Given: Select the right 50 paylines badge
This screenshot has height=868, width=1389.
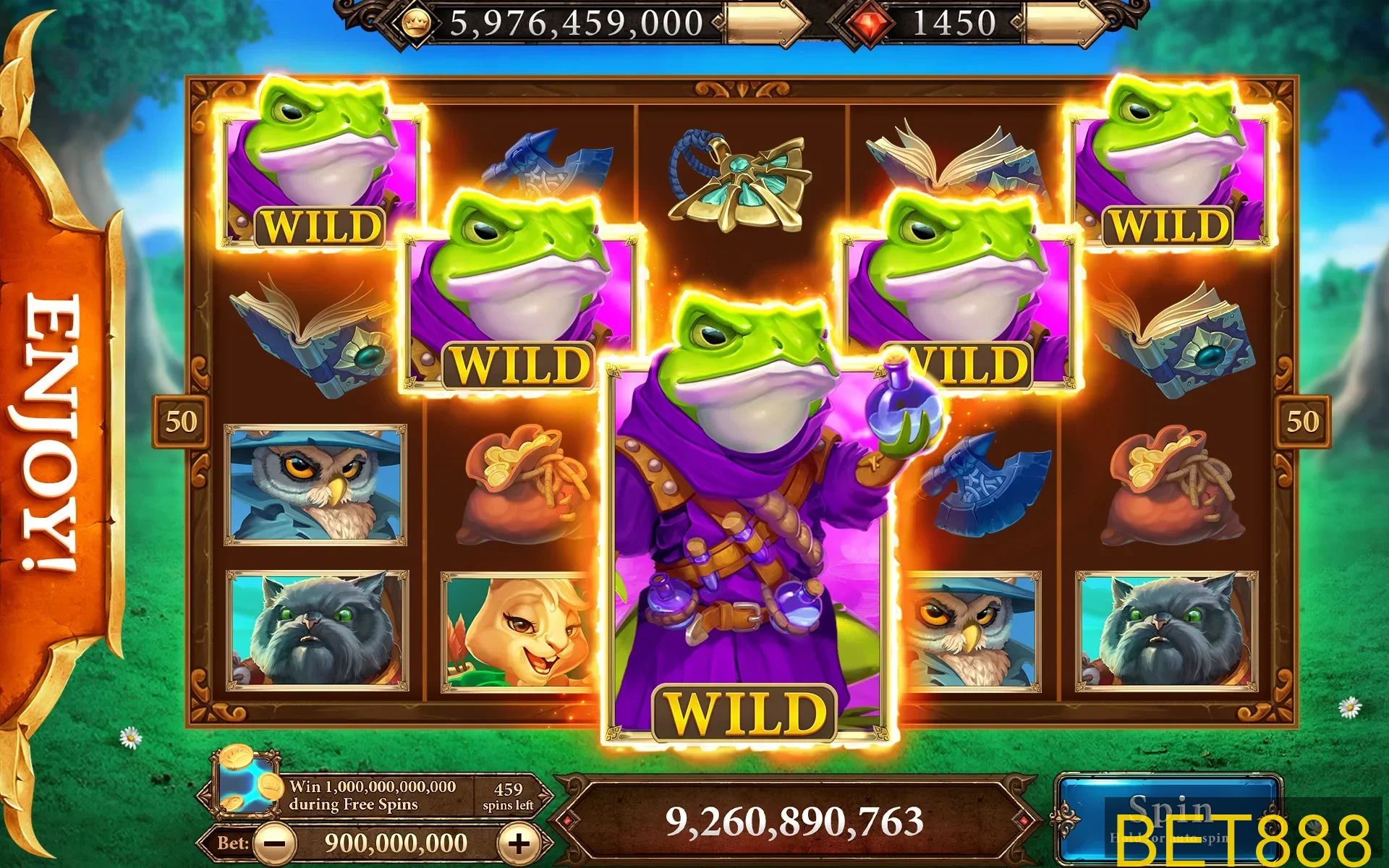Looking at the screenshot, I should pos(1302,421).
